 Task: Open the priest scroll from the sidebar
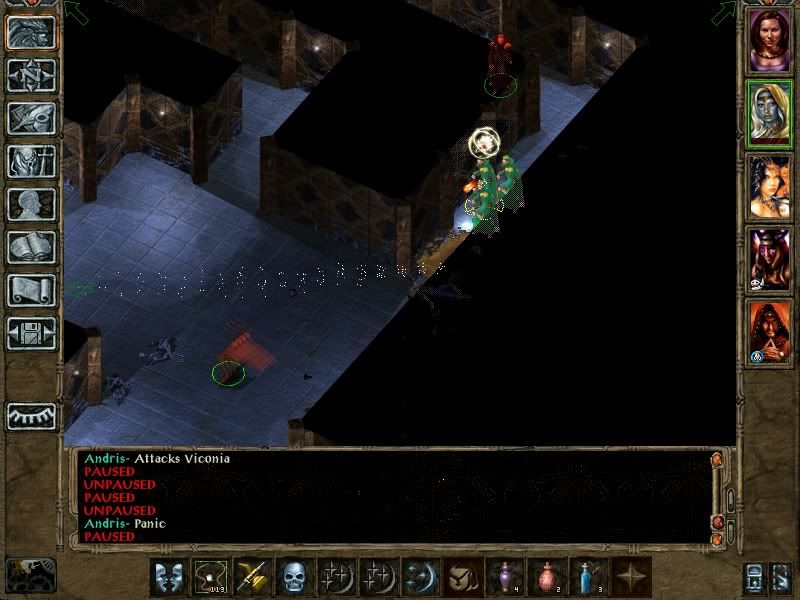coord(31,290)
